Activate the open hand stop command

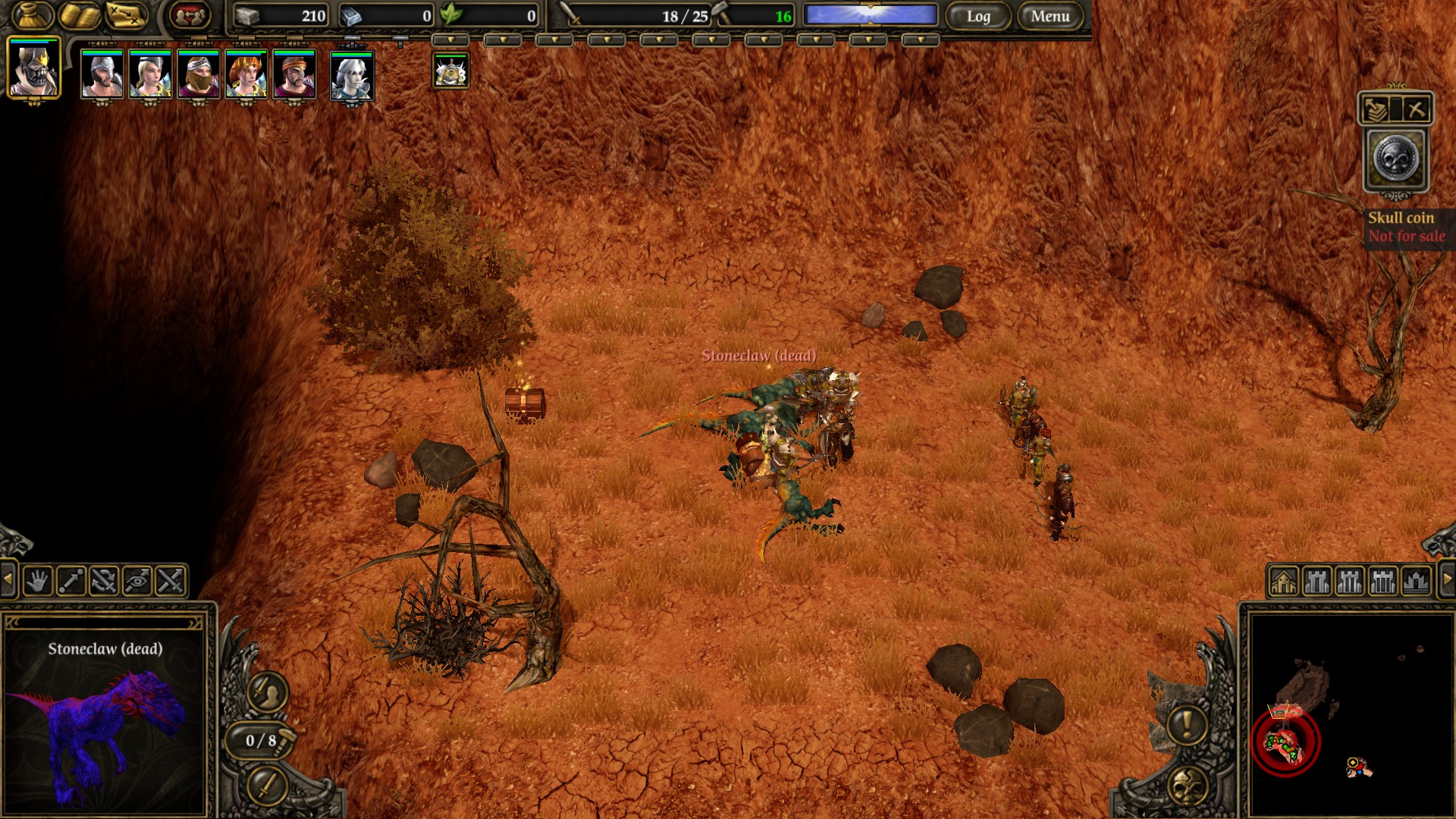37,582
